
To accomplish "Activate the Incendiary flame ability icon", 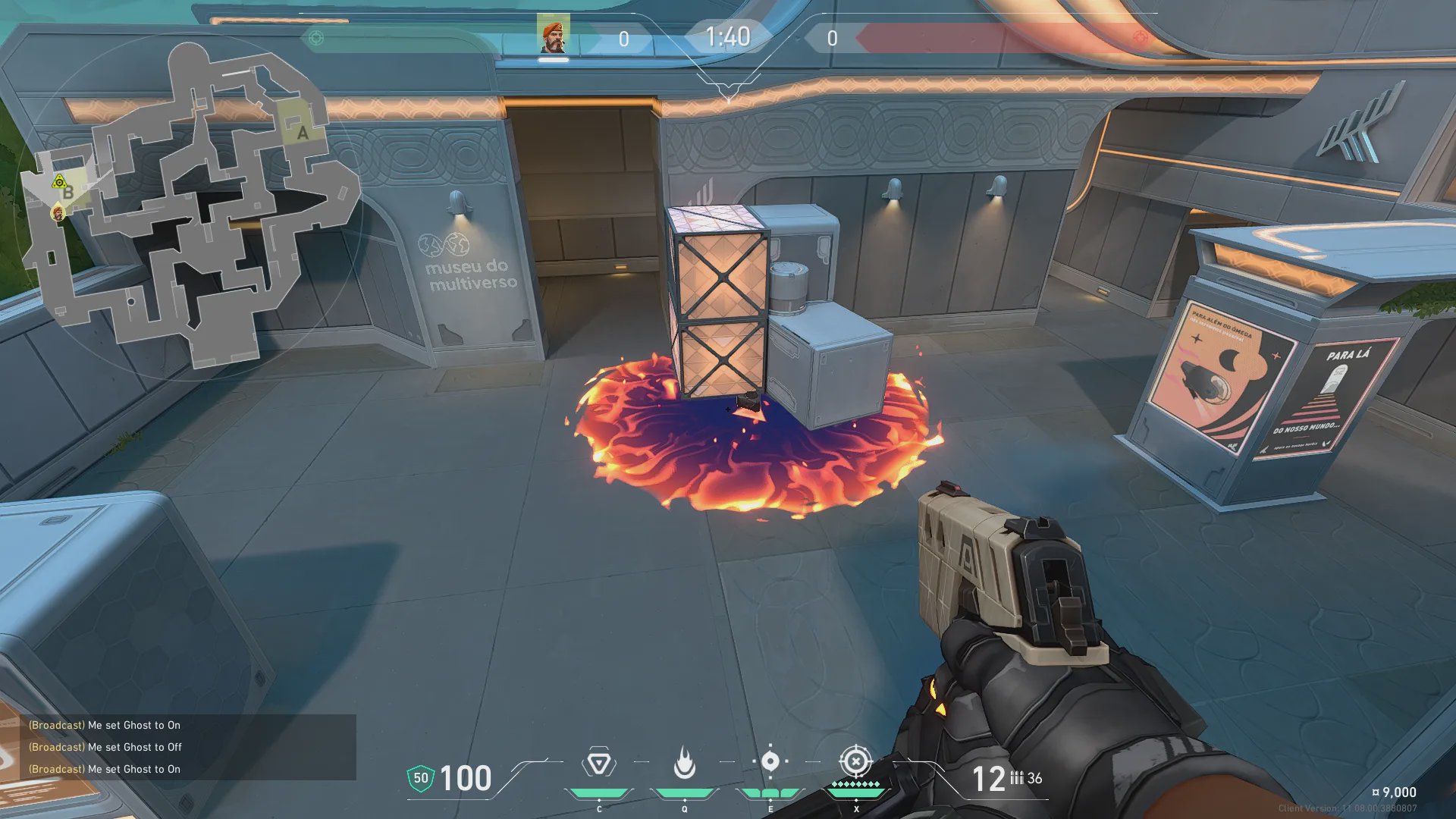I will 685,763.
